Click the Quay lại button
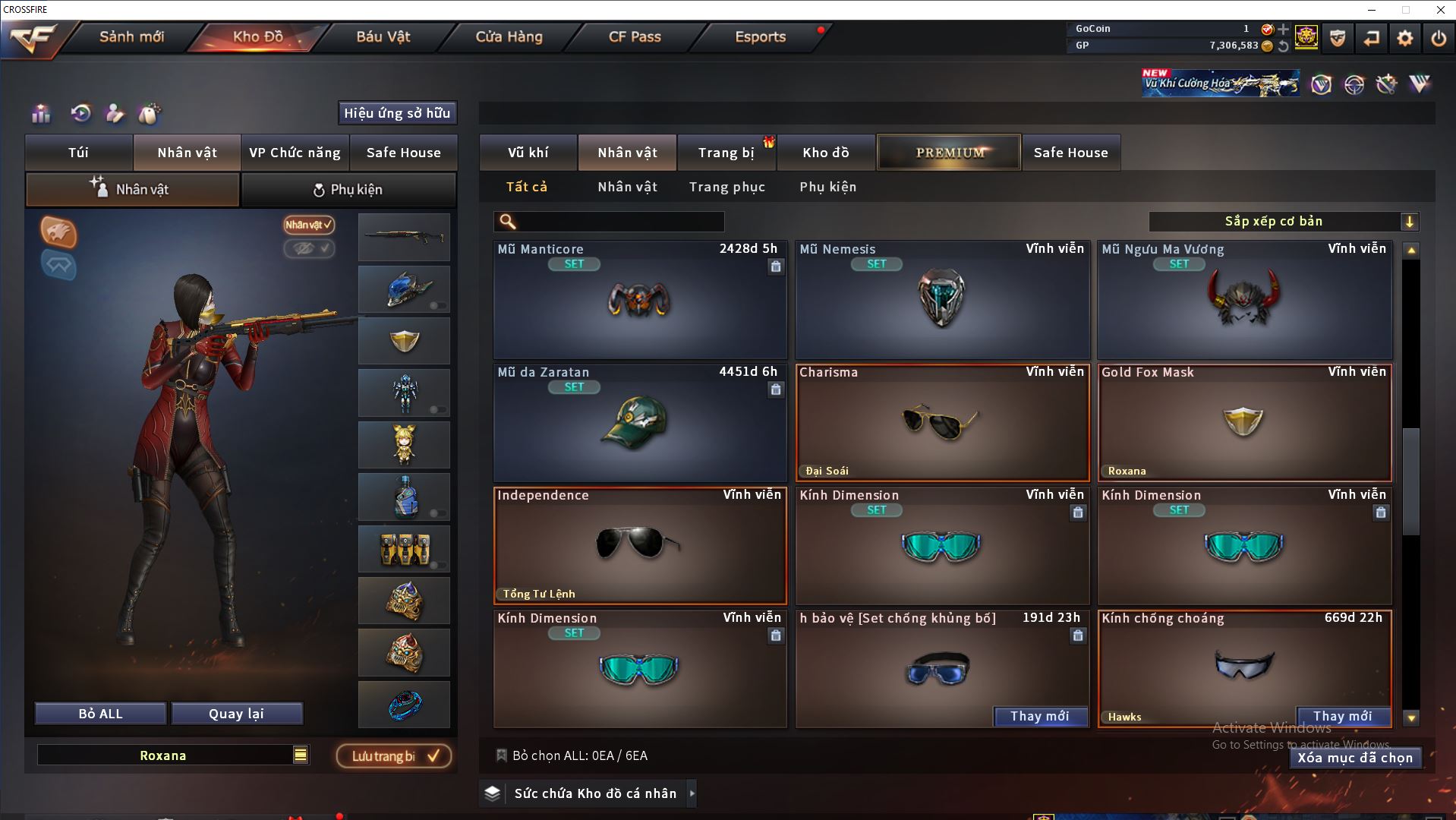The height and width of the screenshot is (820, 1456). coord(236,714)
